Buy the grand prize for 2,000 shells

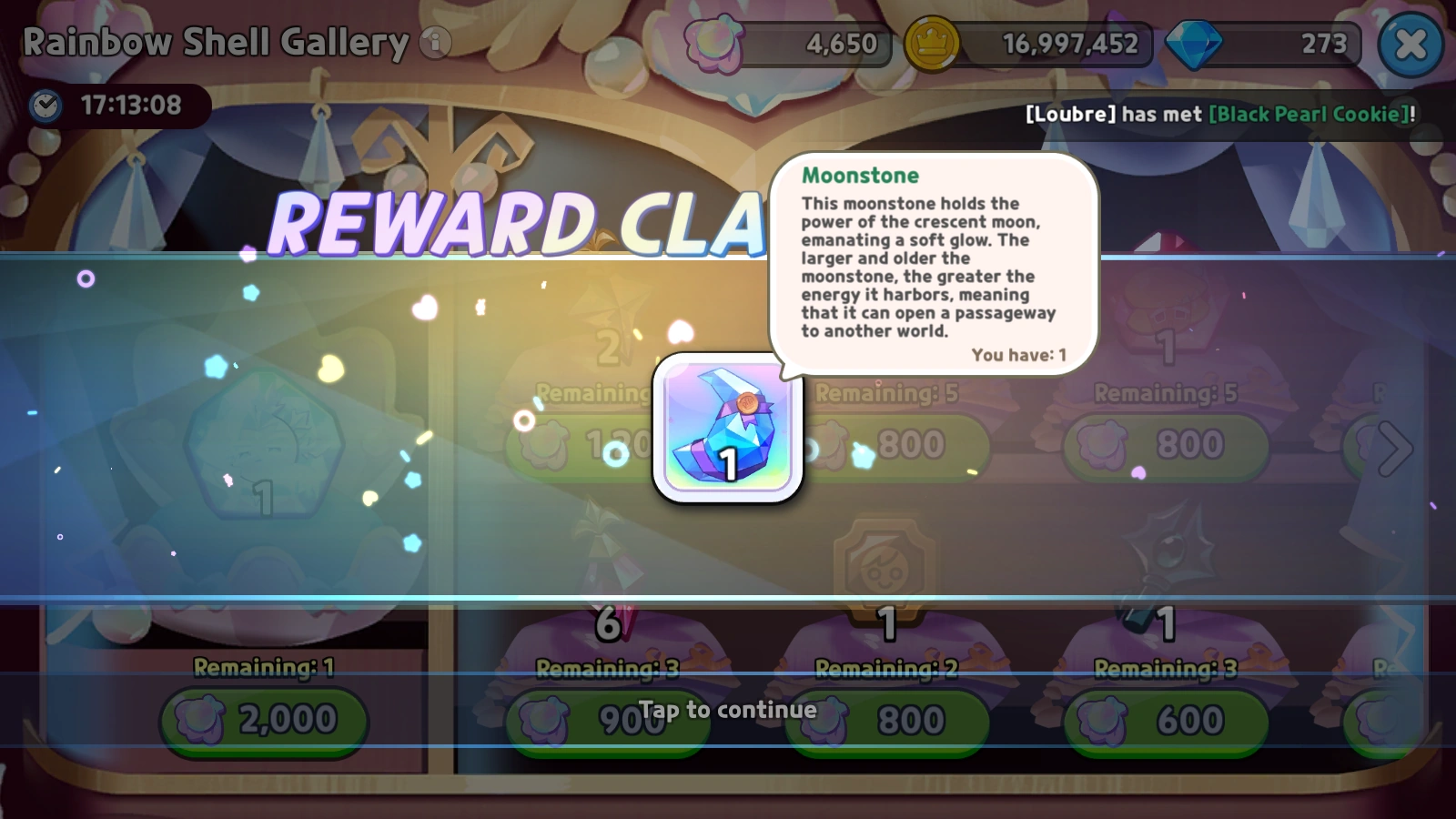point(262,720)
